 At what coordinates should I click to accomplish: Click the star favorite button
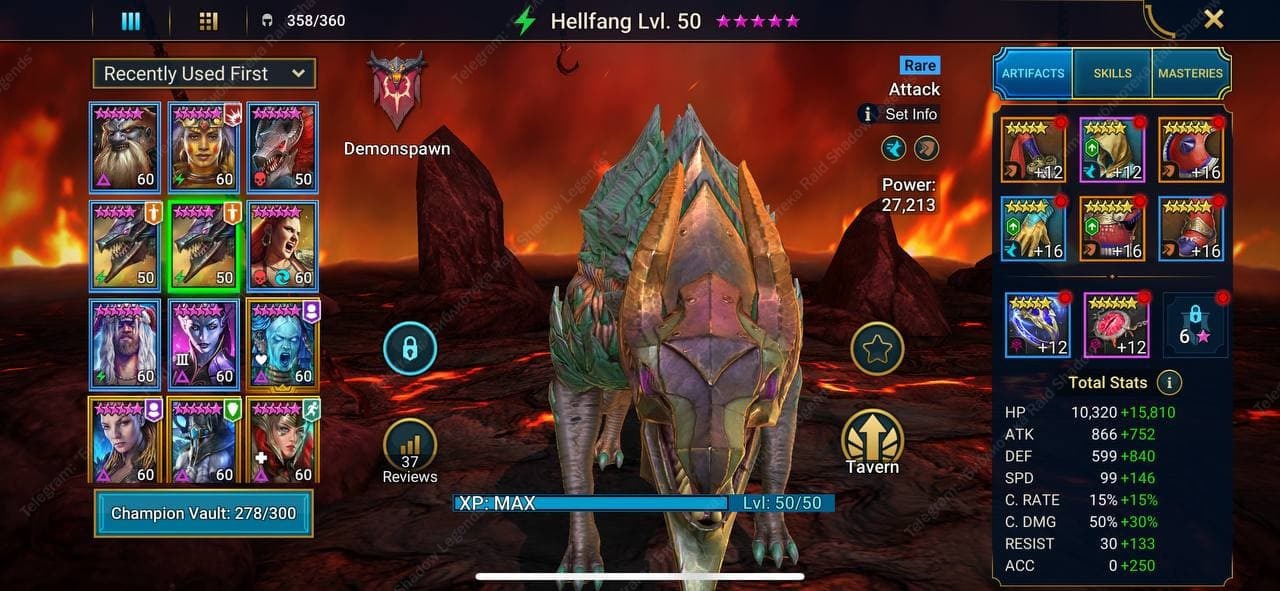tap(877, 349)
